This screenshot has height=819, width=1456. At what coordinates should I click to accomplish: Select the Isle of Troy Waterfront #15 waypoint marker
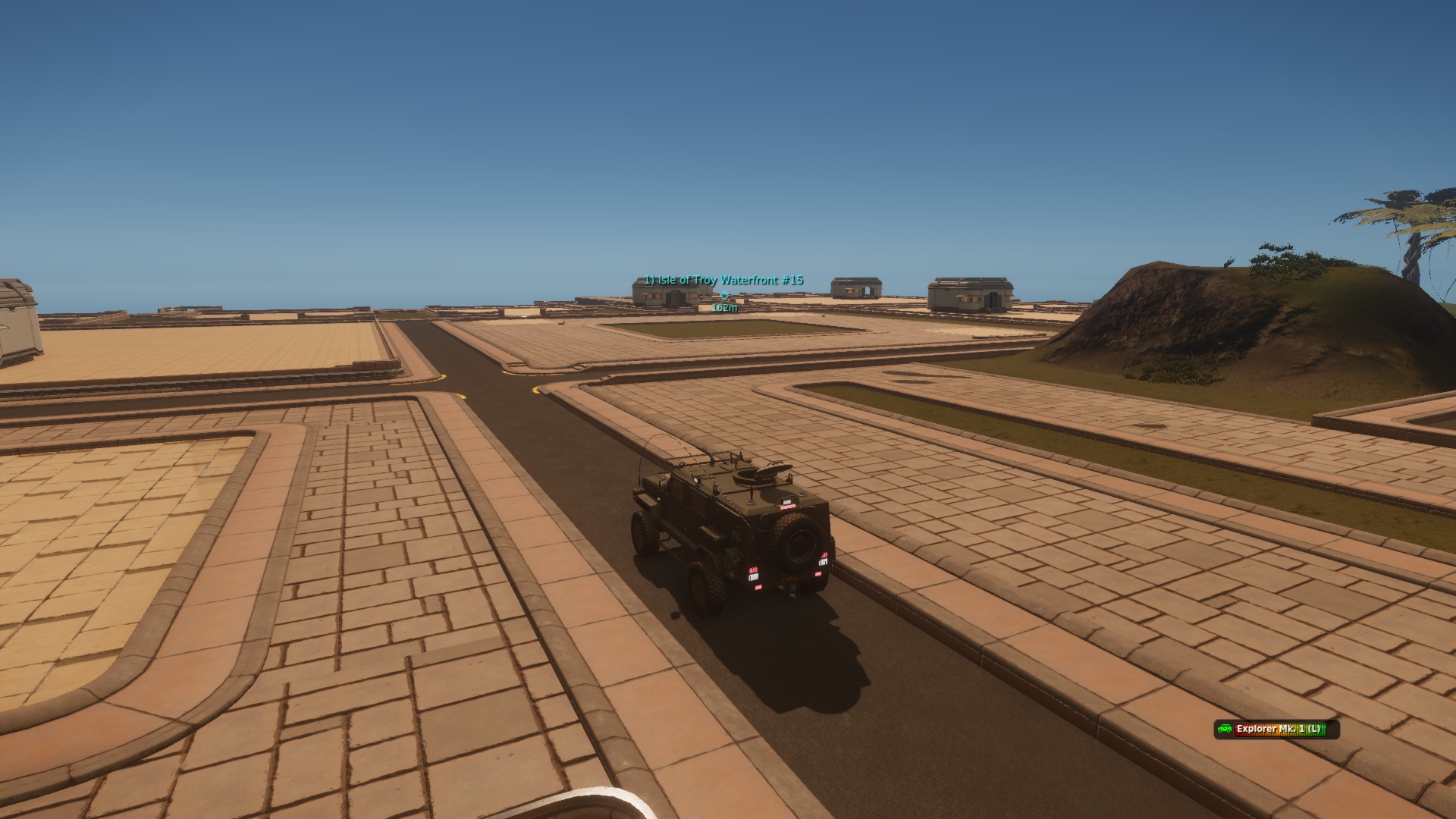tap(724, 295)
